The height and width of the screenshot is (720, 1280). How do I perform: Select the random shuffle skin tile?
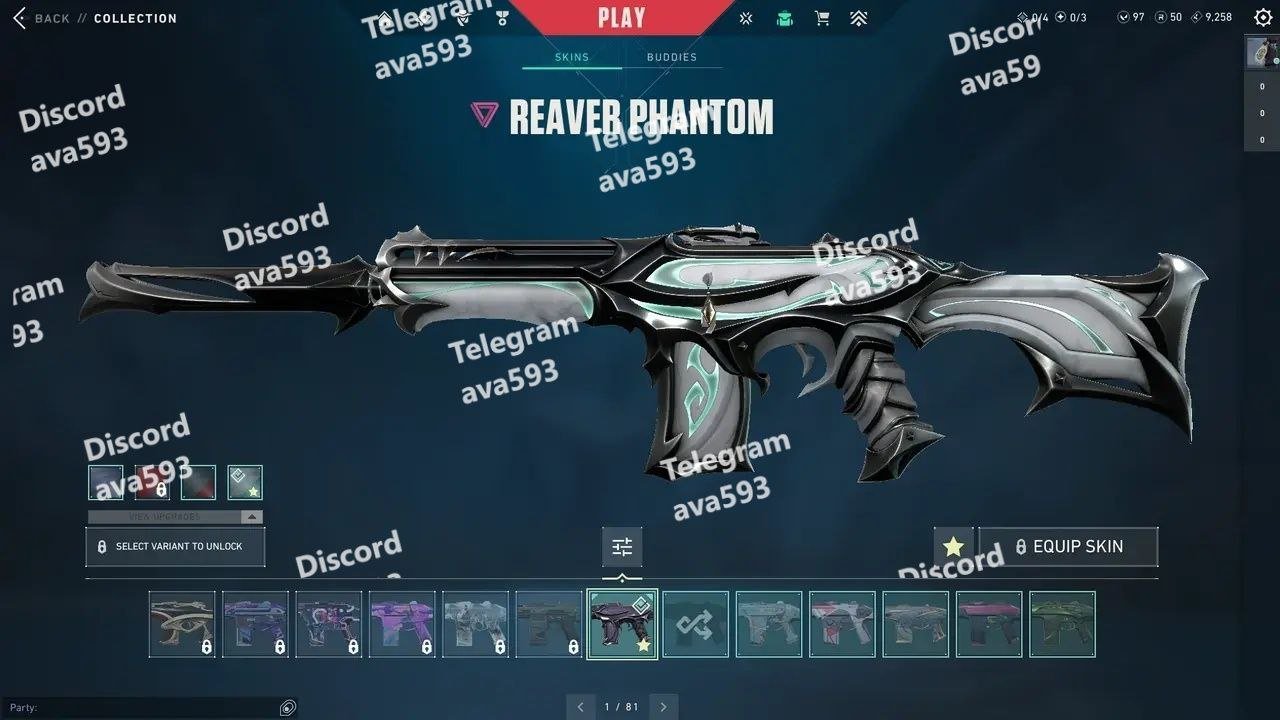click(x=695, y=624)
